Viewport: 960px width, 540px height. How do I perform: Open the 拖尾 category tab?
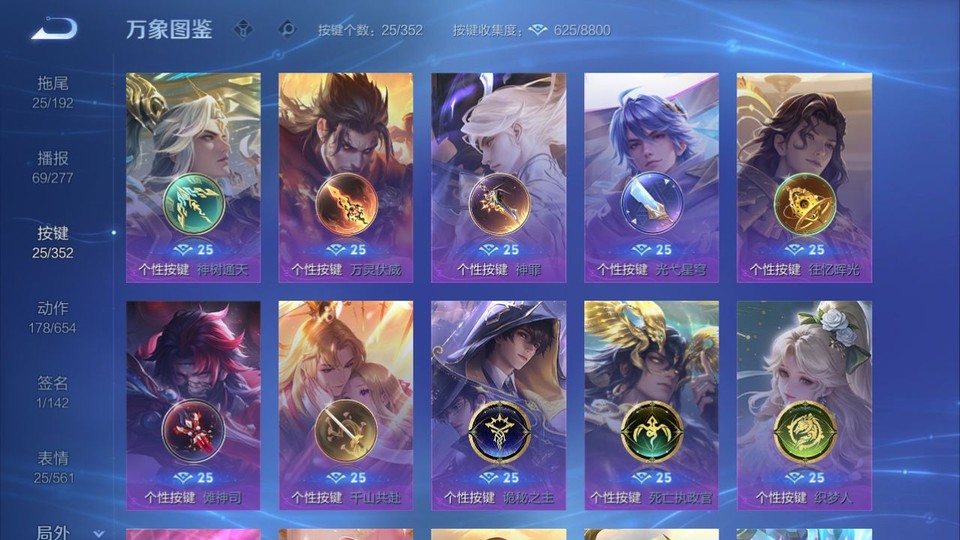tap(53, 91)
